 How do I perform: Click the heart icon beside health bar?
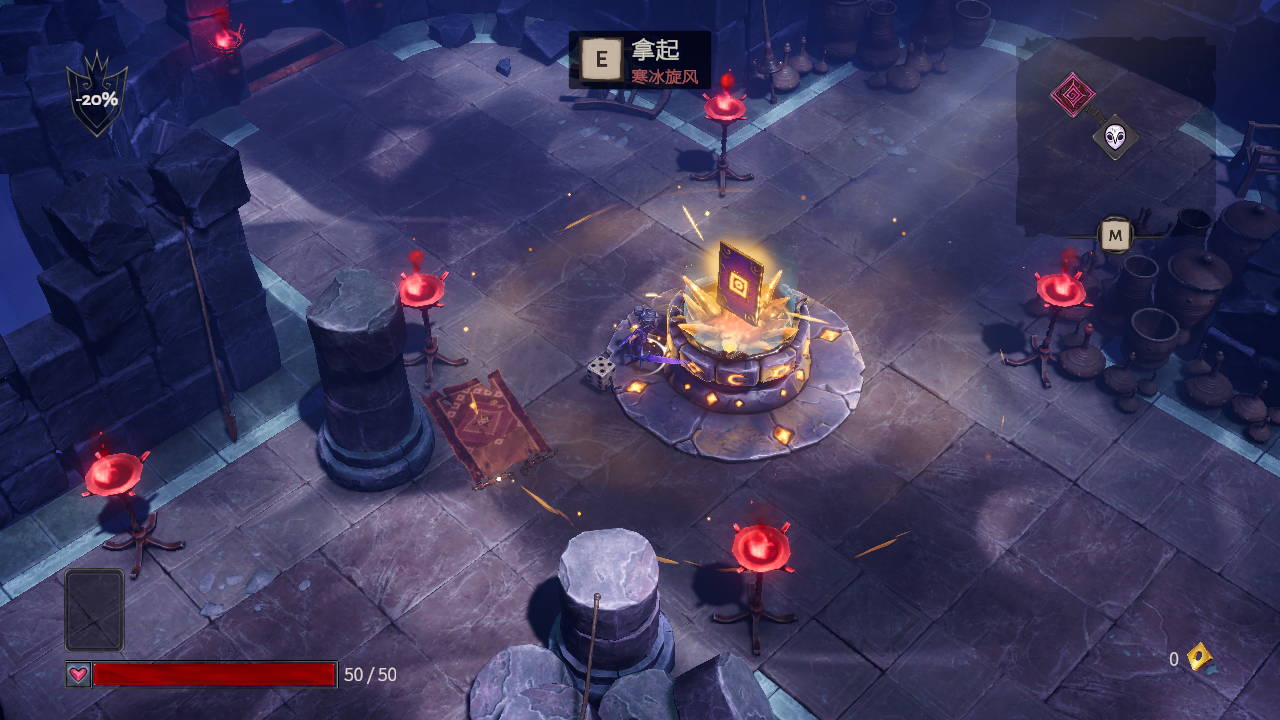(x=78, y=674)
